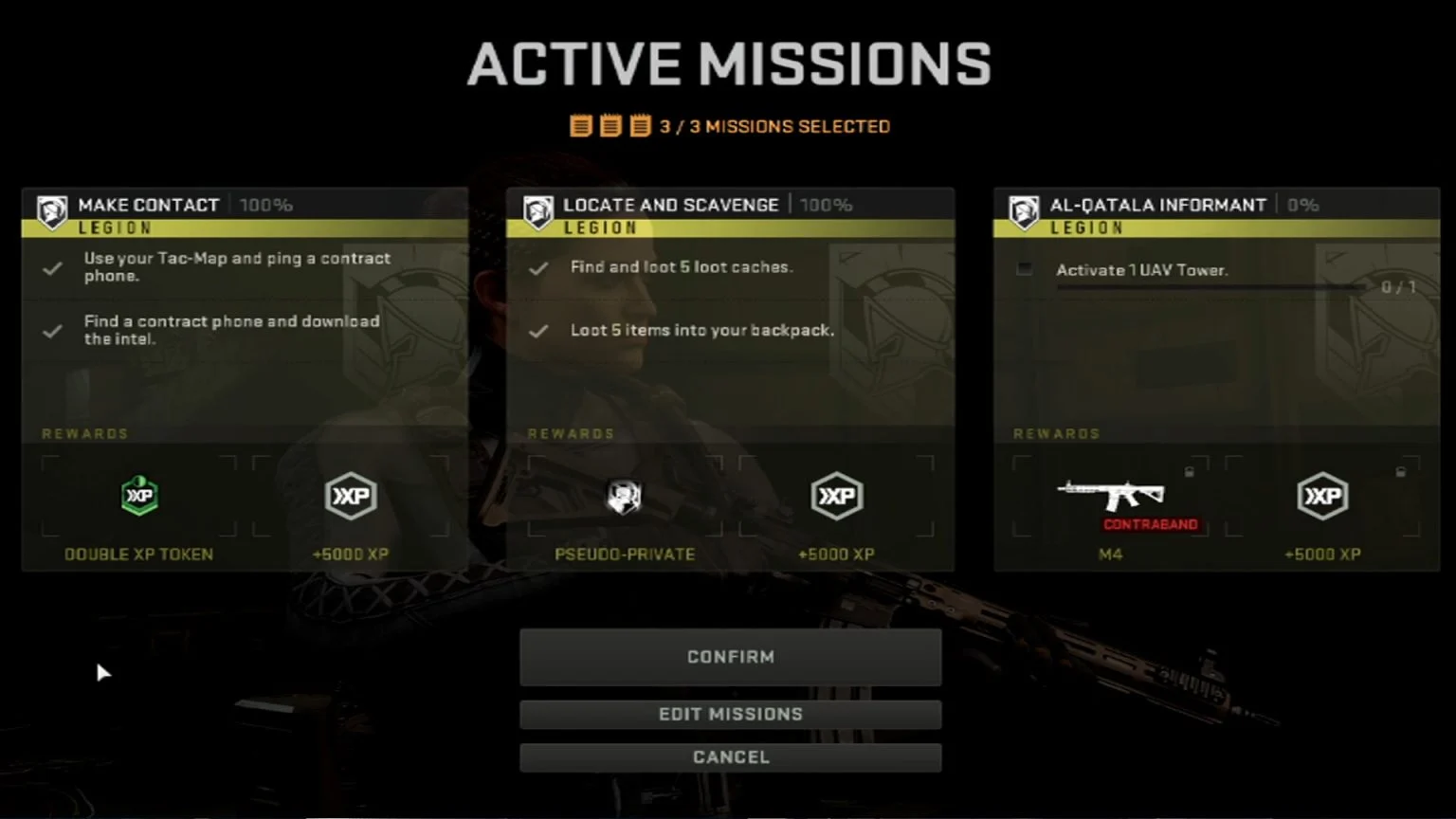The image size is (1456, 819).
Task: Click the +5000 XP icon on Al-Qatala rewards
Action: [x=1322, y=496]
